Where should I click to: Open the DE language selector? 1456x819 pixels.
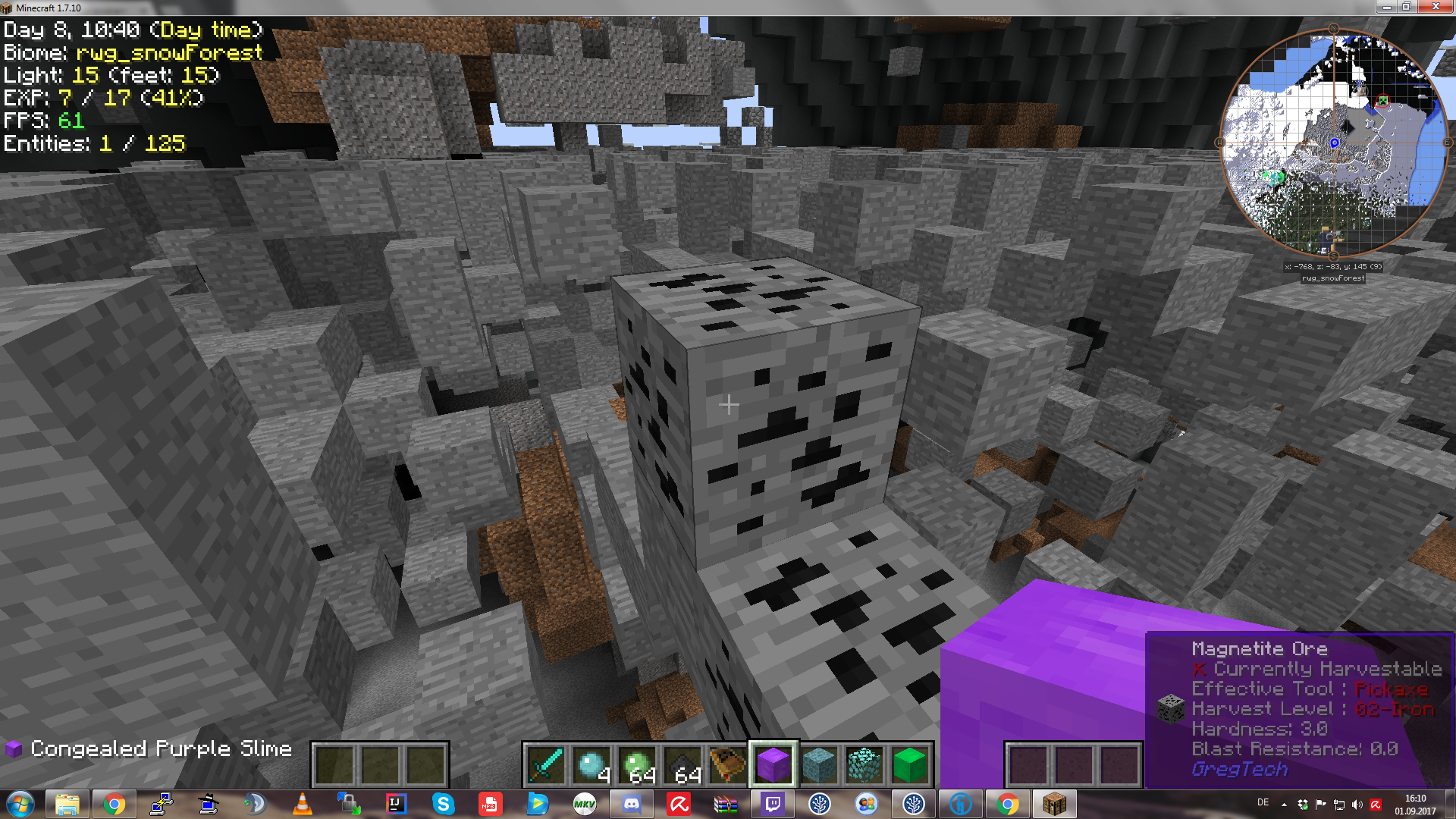[x=1265, y=803]
